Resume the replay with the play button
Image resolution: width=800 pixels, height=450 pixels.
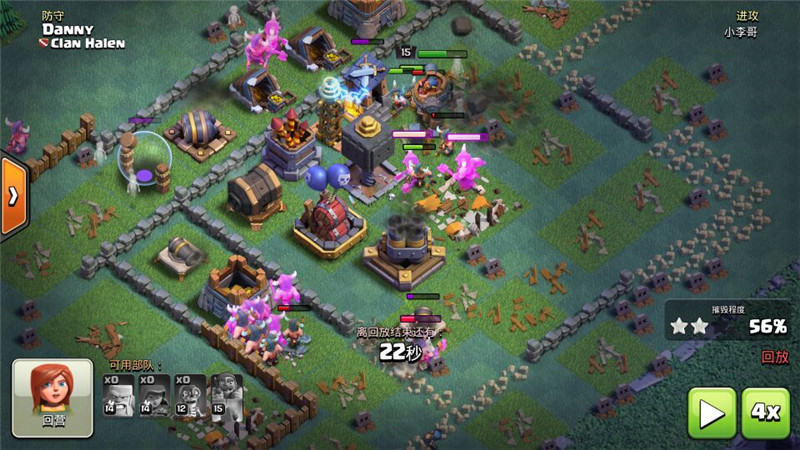711,412
